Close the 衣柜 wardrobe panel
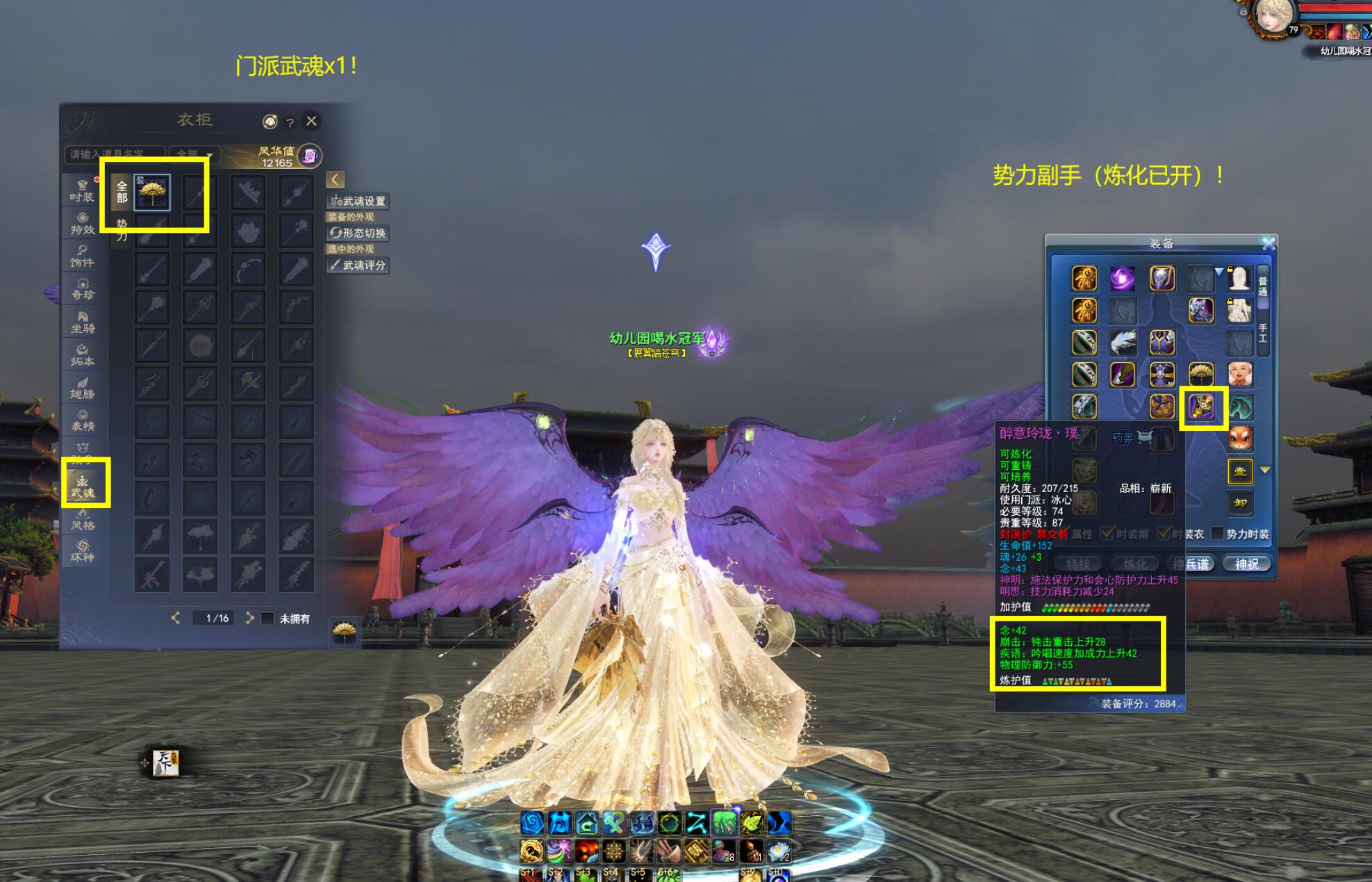Viewport: 1372px width, 882px height. coord(311,121)
